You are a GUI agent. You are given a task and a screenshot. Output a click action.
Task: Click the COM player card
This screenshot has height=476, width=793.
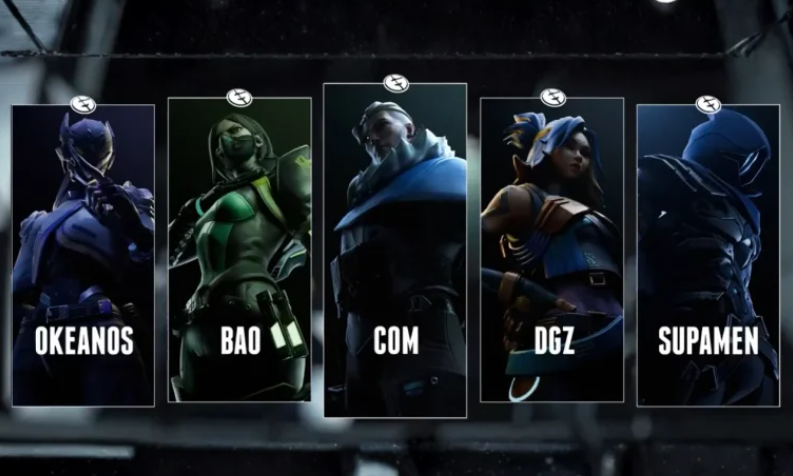[x=395, y=250]
